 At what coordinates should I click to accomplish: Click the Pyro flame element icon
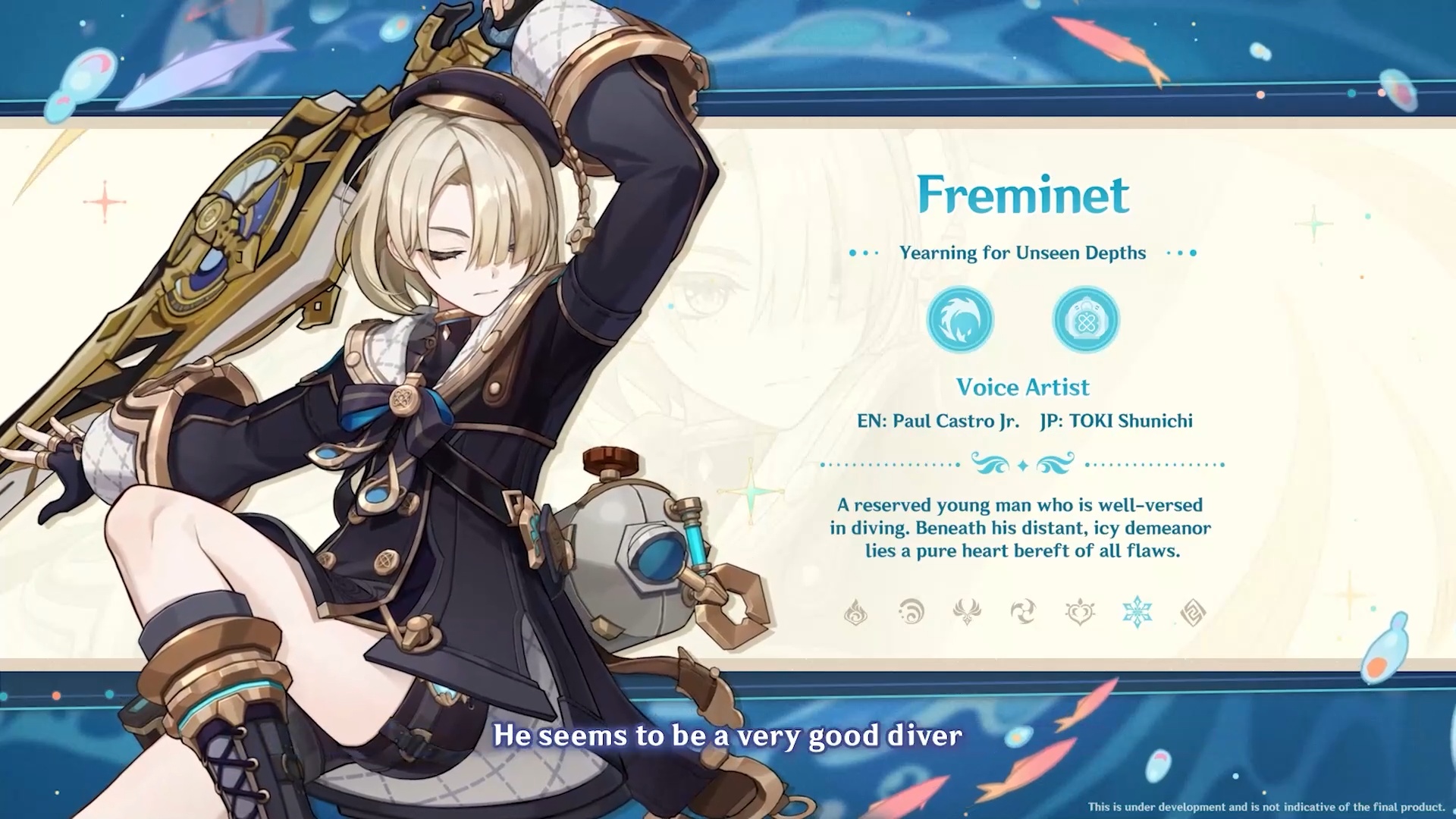click(x=855, y=612)
